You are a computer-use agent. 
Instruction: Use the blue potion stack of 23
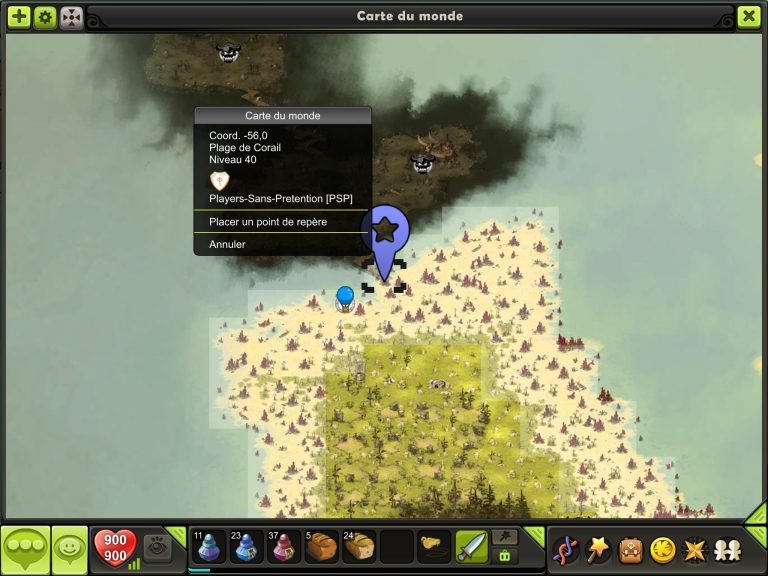[x=246, y=547]
